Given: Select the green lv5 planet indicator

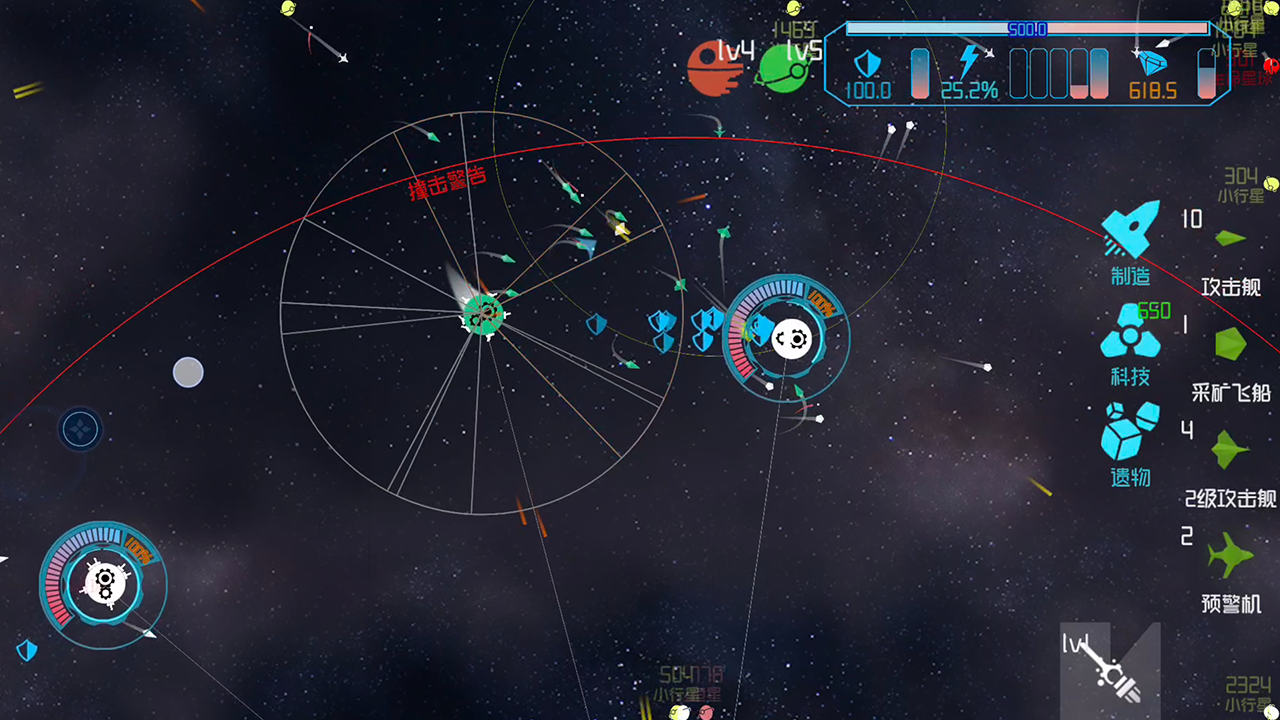Looking at the screenshot, I should point(783,68).
